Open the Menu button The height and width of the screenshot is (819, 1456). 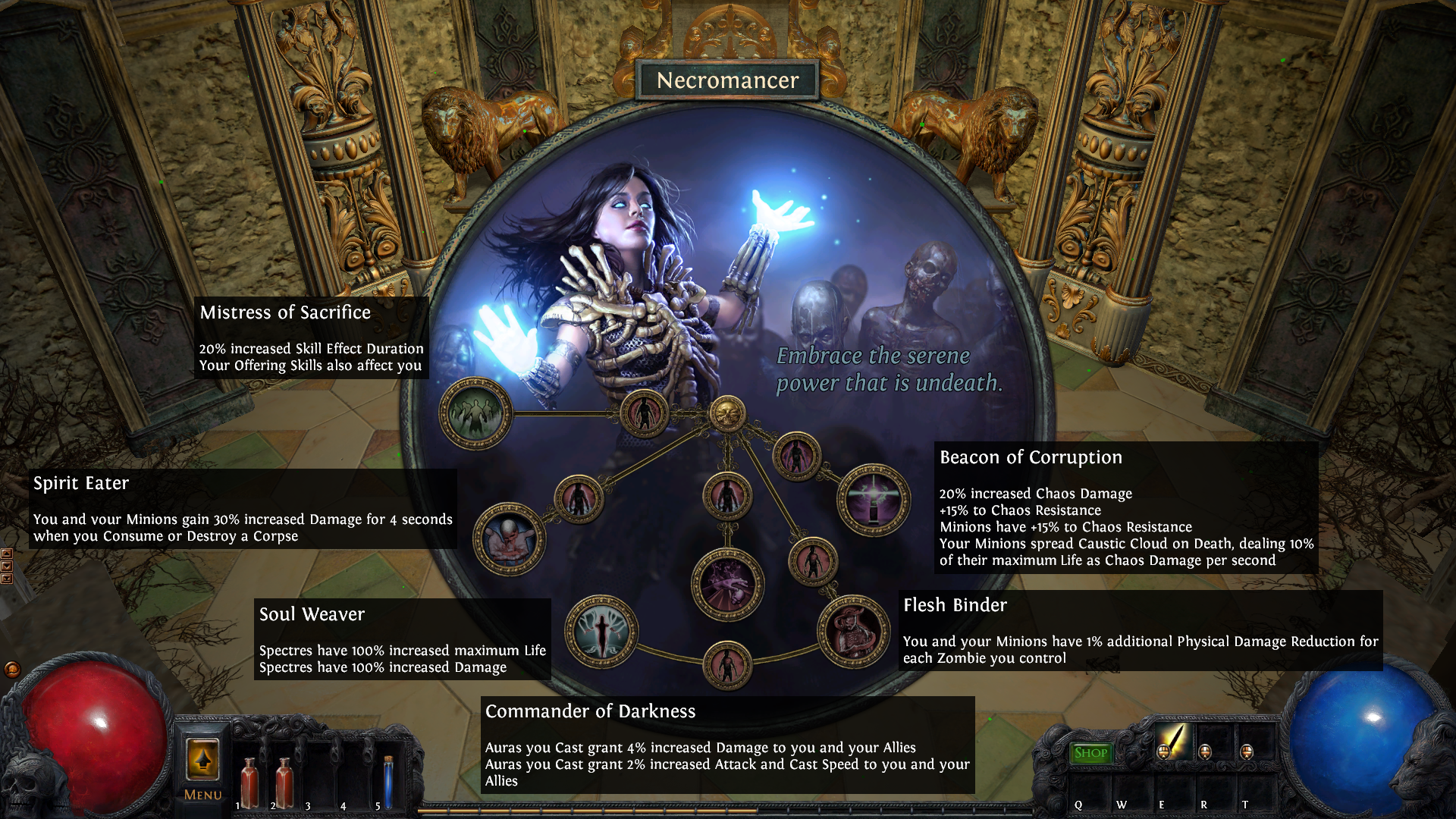(x=202, y=767)
